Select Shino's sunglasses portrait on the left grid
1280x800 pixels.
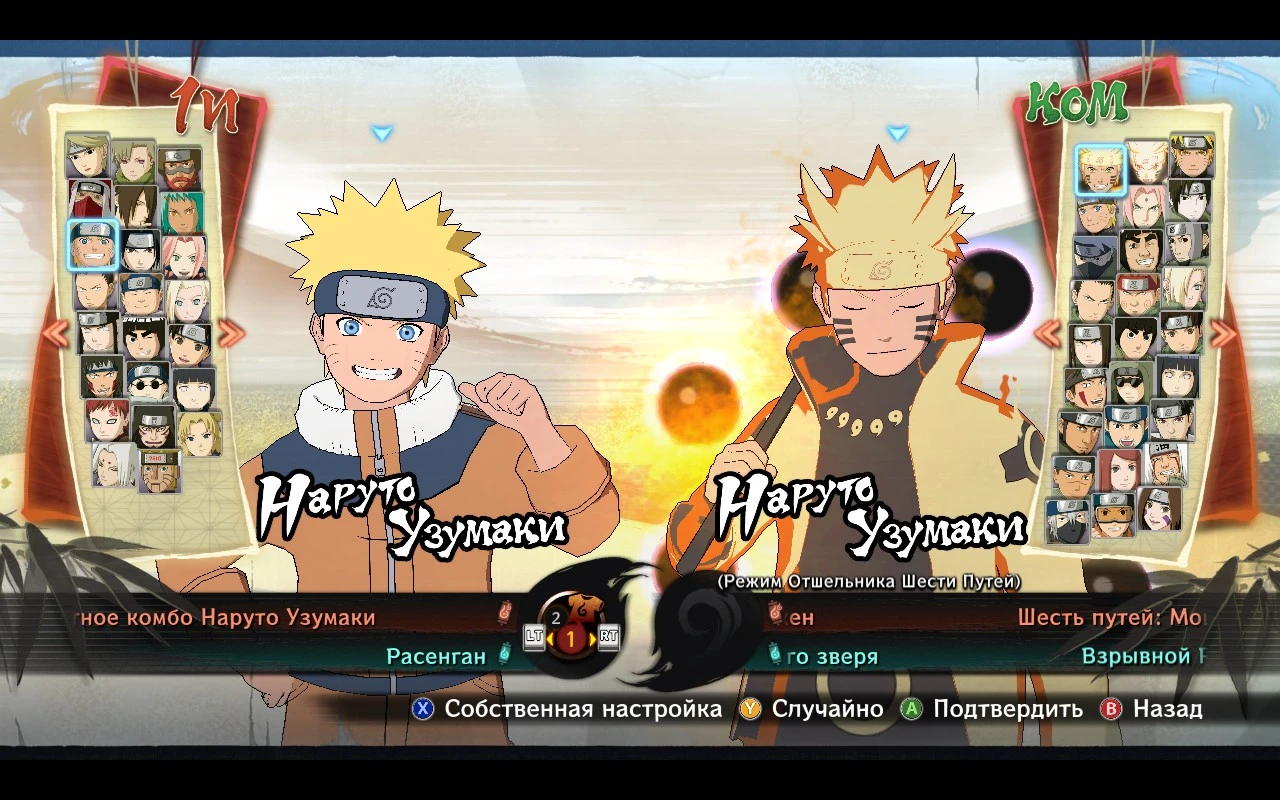pyautogui.click(x=147, y=384)
